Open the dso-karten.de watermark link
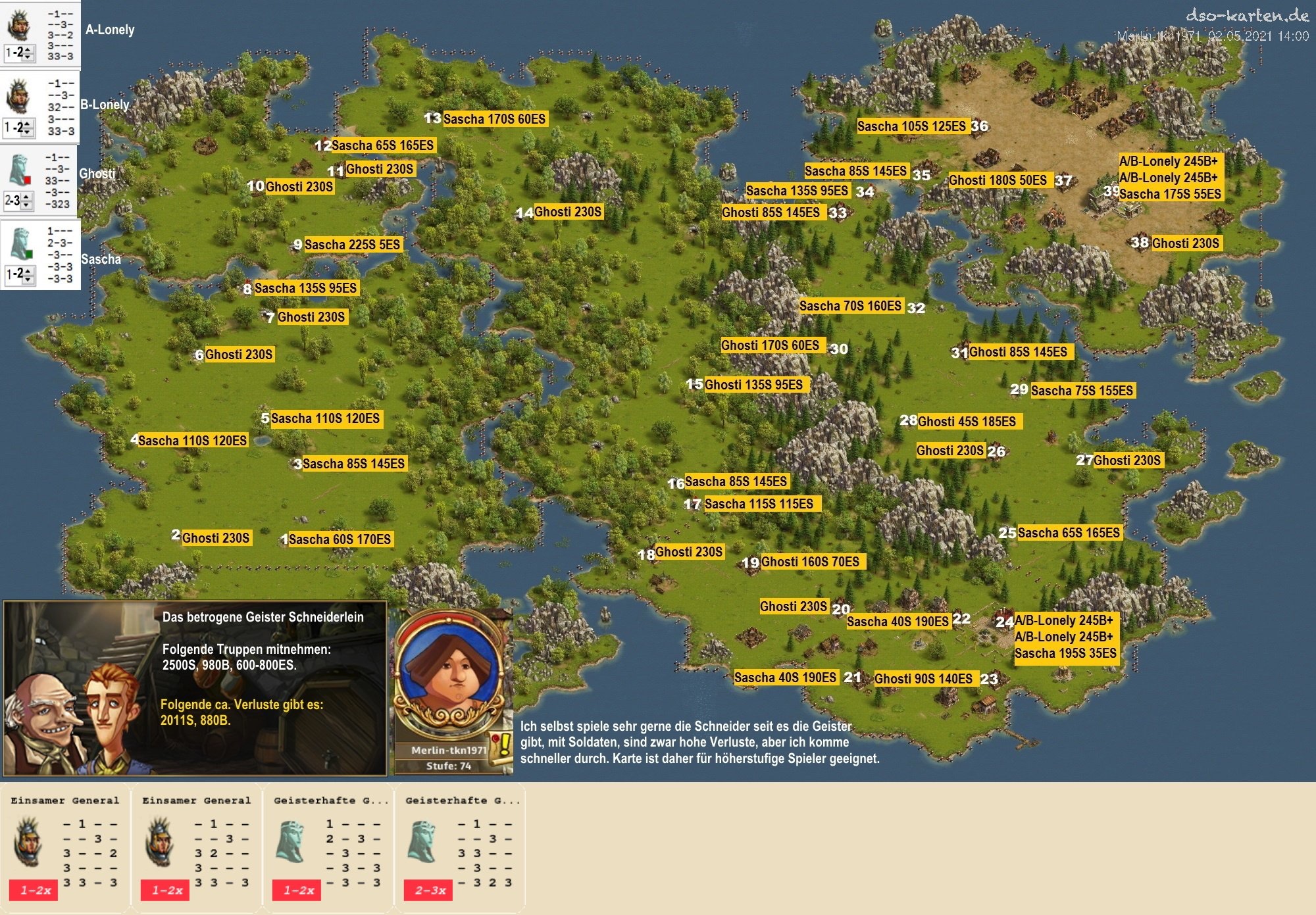Viewport: 1316px width, 915px height. coord(1246,16)
